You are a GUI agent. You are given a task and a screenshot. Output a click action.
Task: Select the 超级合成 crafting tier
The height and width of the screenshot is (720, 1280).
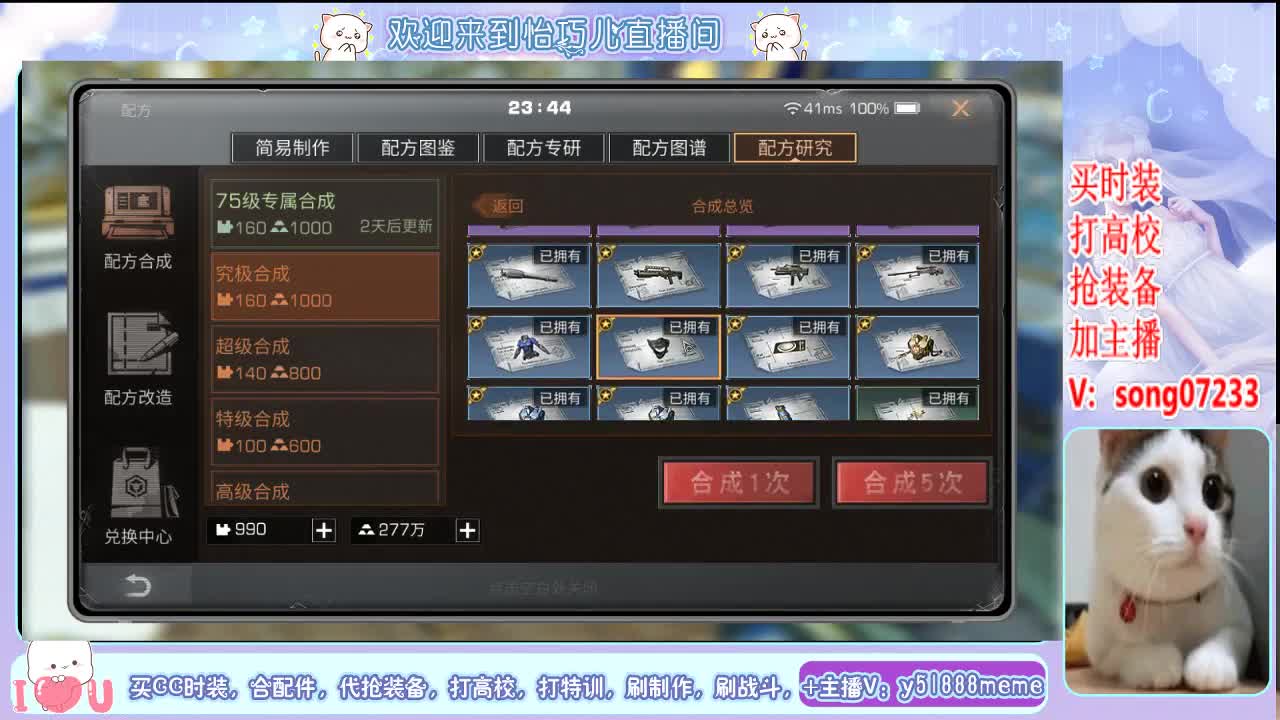(325, 359)
